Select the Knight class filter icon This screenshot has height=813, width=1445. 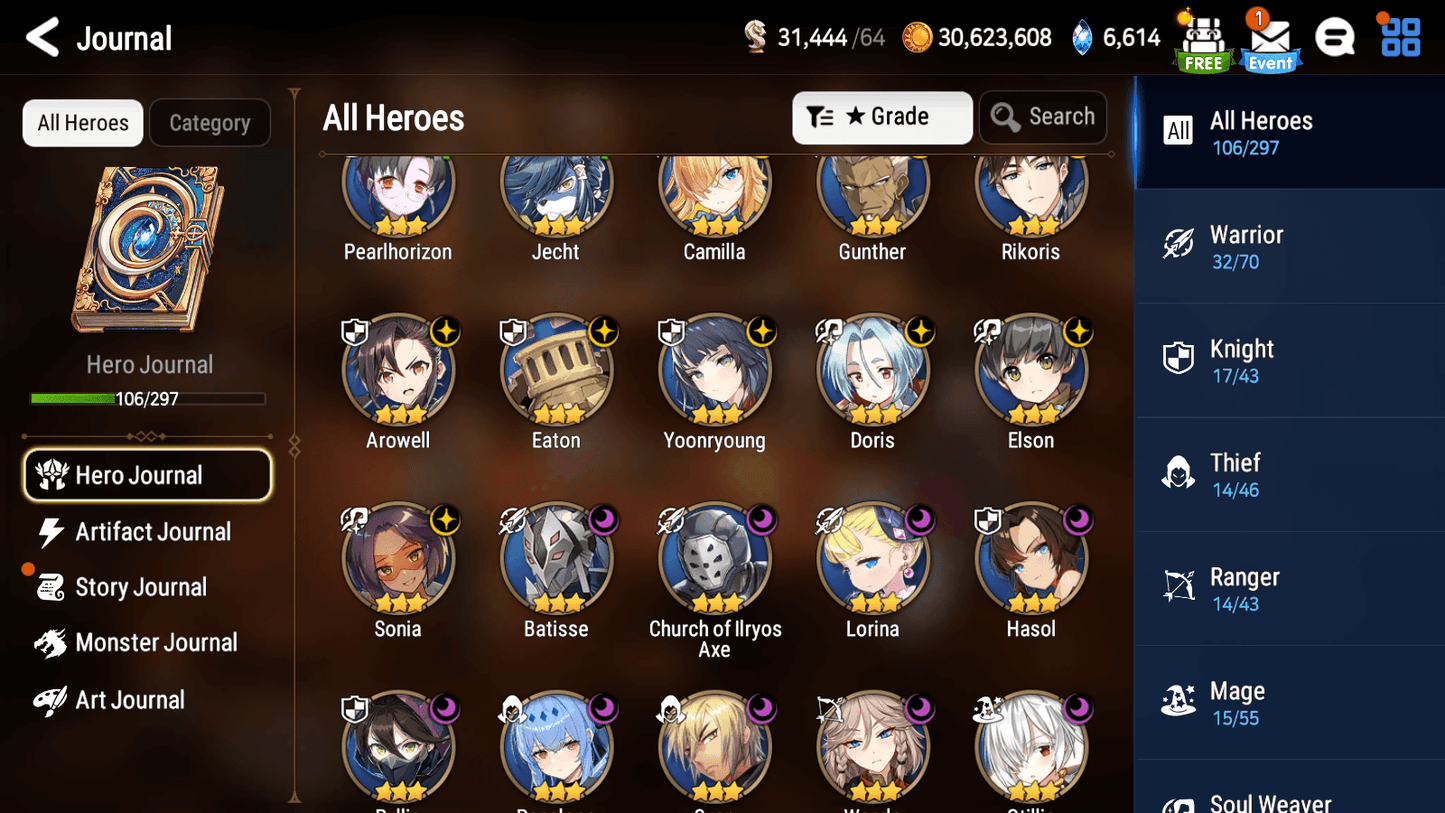tap(1178, 359)
